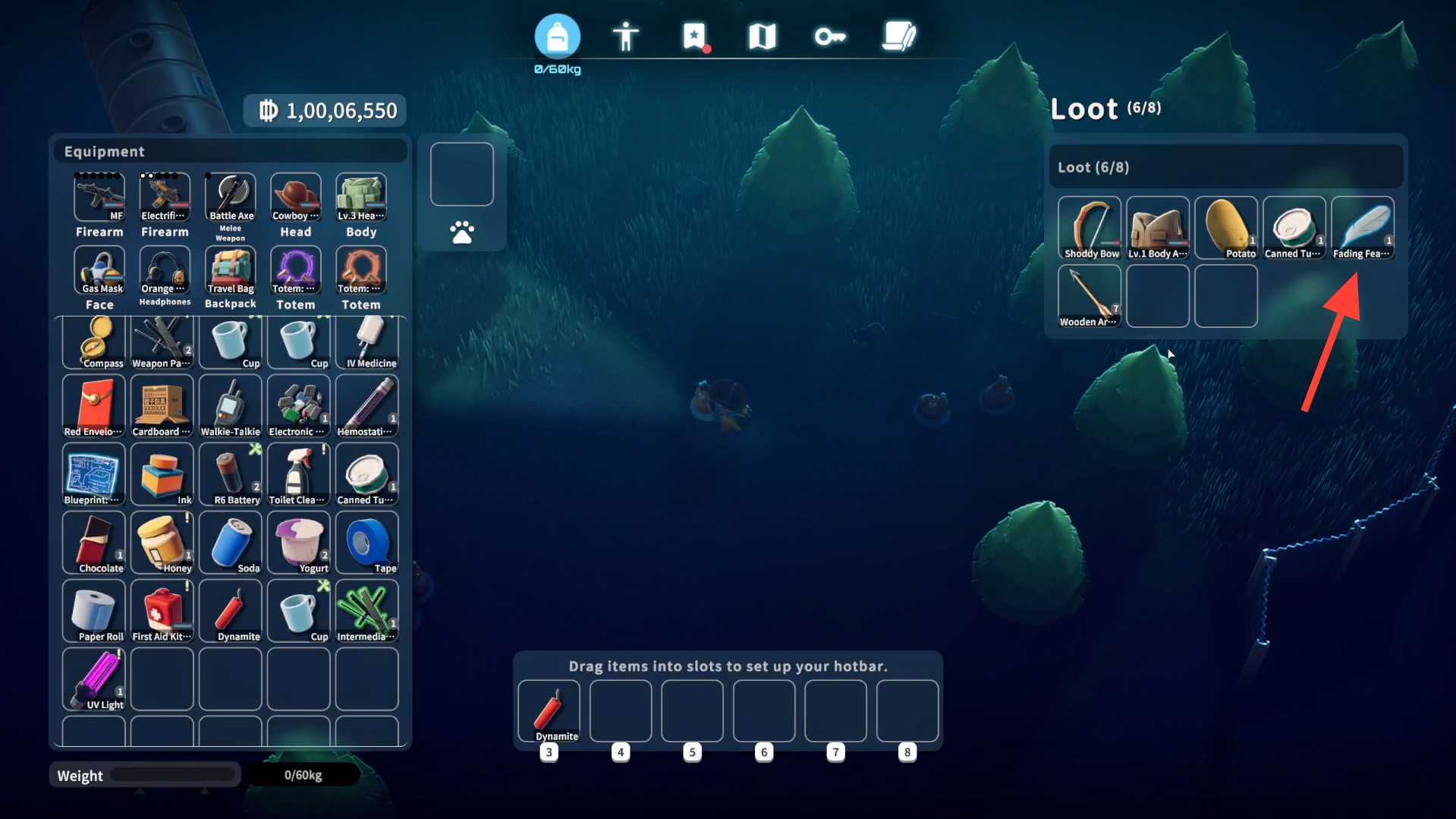Choose the UV Light inventory item
This screenshot has height=819, width=1456.
point(94,680)
